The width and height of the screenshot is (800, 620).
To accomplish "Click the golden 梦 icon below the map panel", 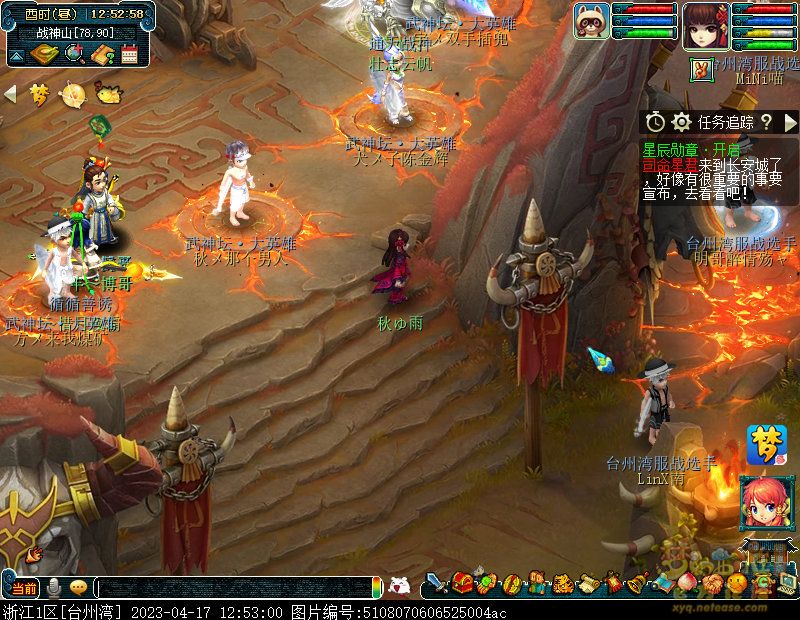I will point(39,95).
